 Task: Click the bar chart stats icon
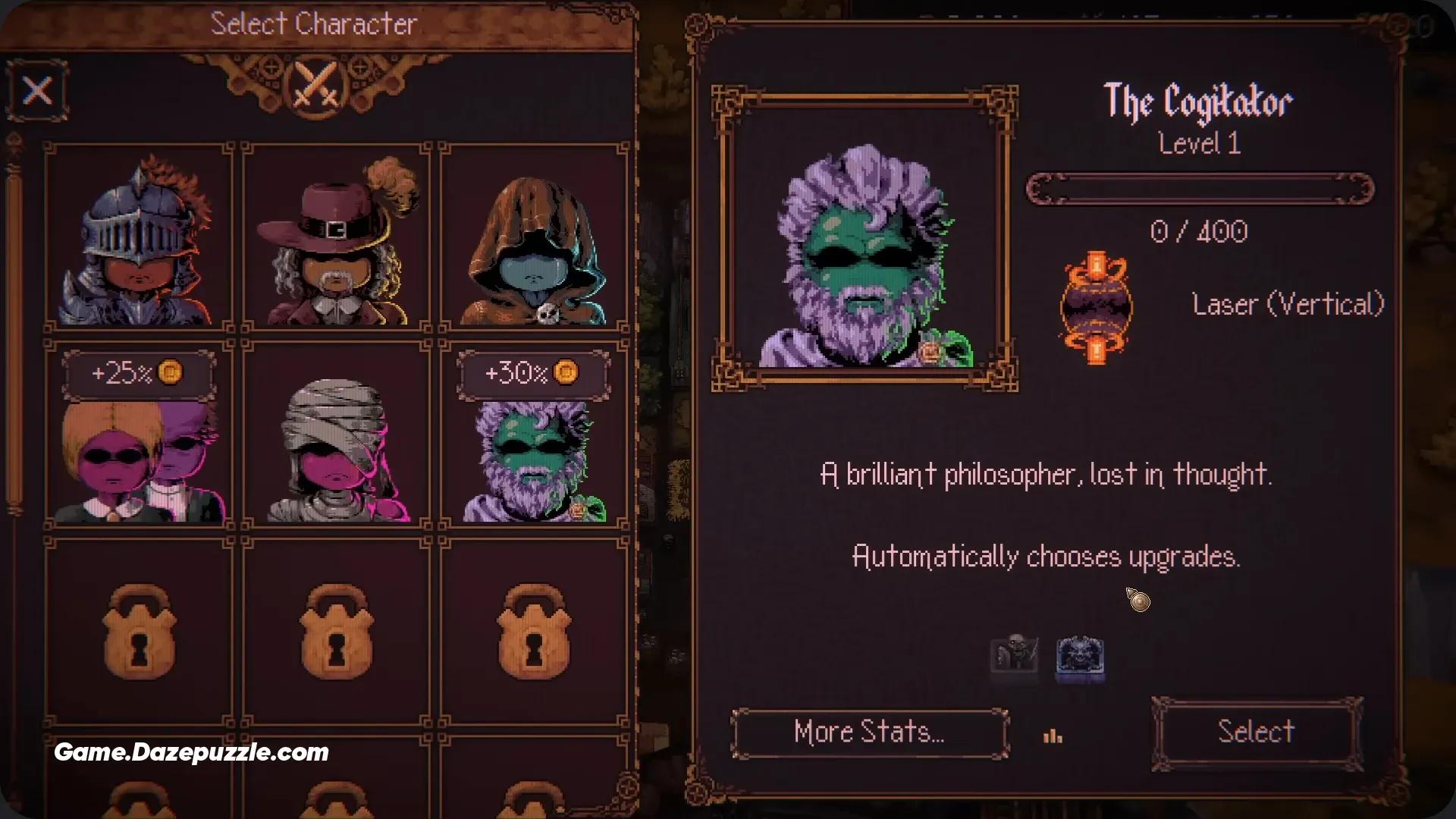(1053, 733)
